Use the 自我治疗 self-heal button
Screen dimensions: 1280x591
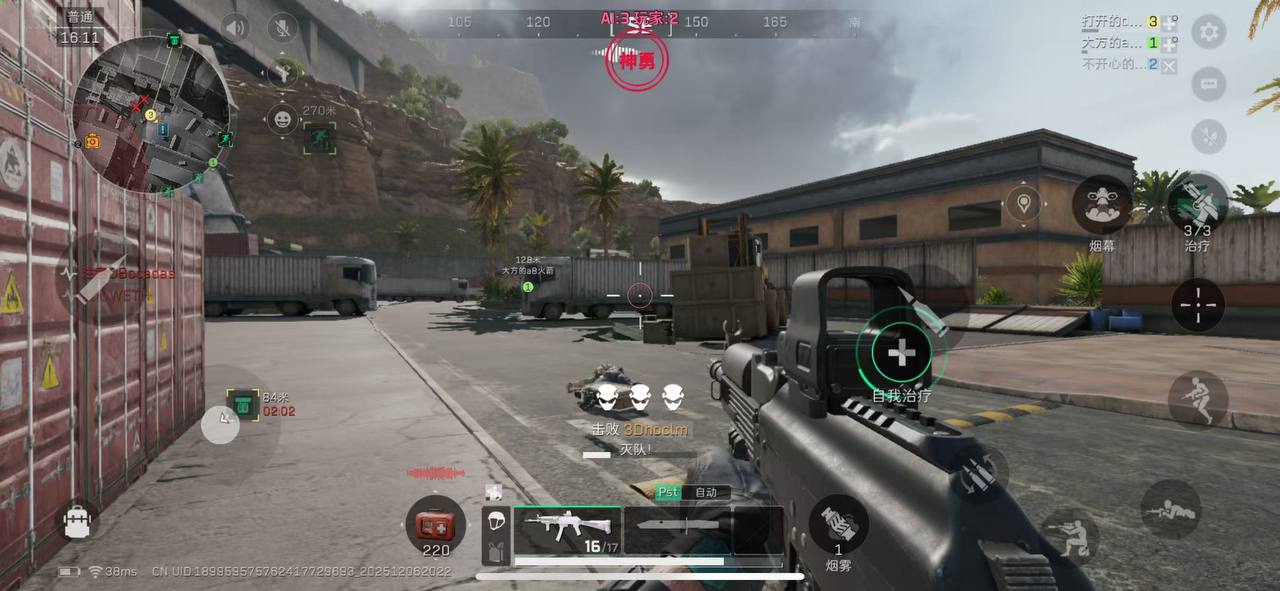(x=901, y=352)
